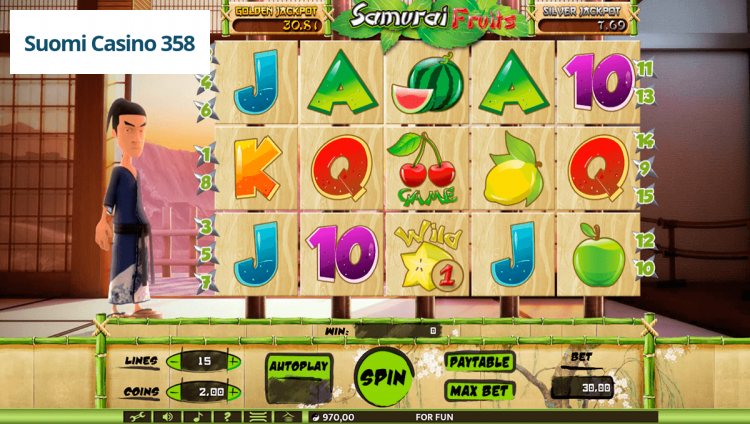The image size is (750, 424).
Task: Select payline marker number 12
Action: pos(645,240)
